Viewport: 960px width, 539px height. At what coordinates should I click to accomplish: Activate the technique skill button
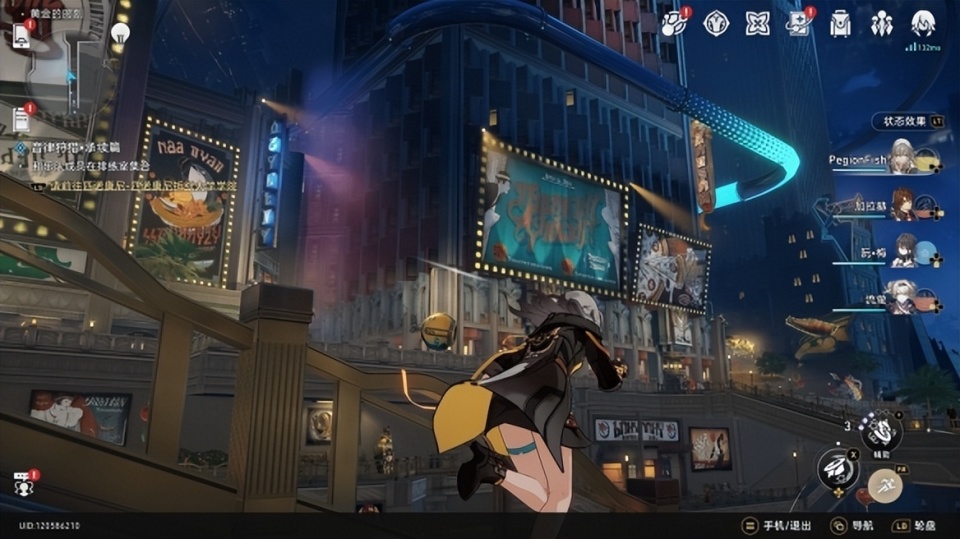pos(881,431)
